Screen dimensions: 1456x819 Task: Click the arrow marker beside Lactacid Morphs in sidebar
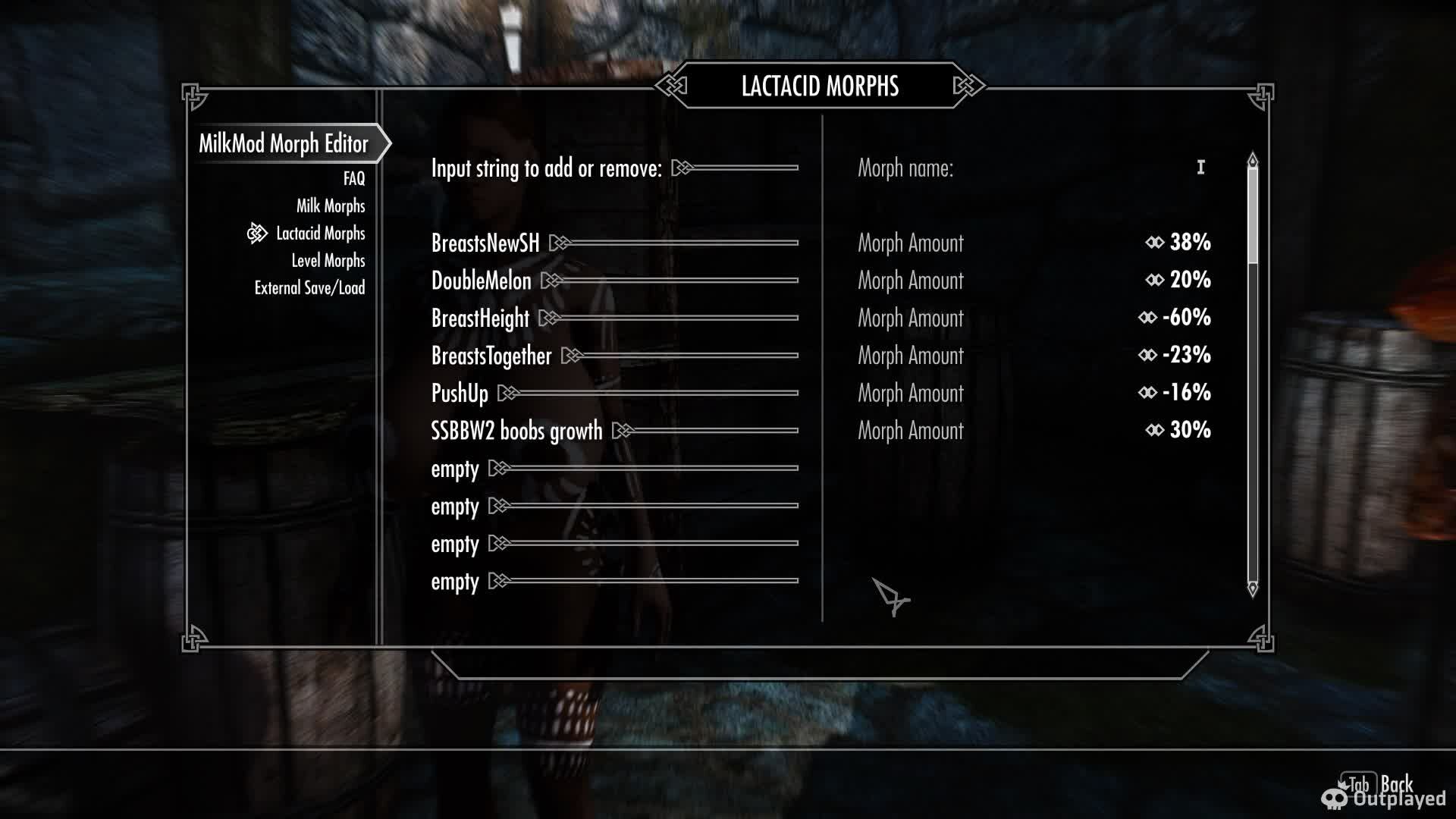257,234
